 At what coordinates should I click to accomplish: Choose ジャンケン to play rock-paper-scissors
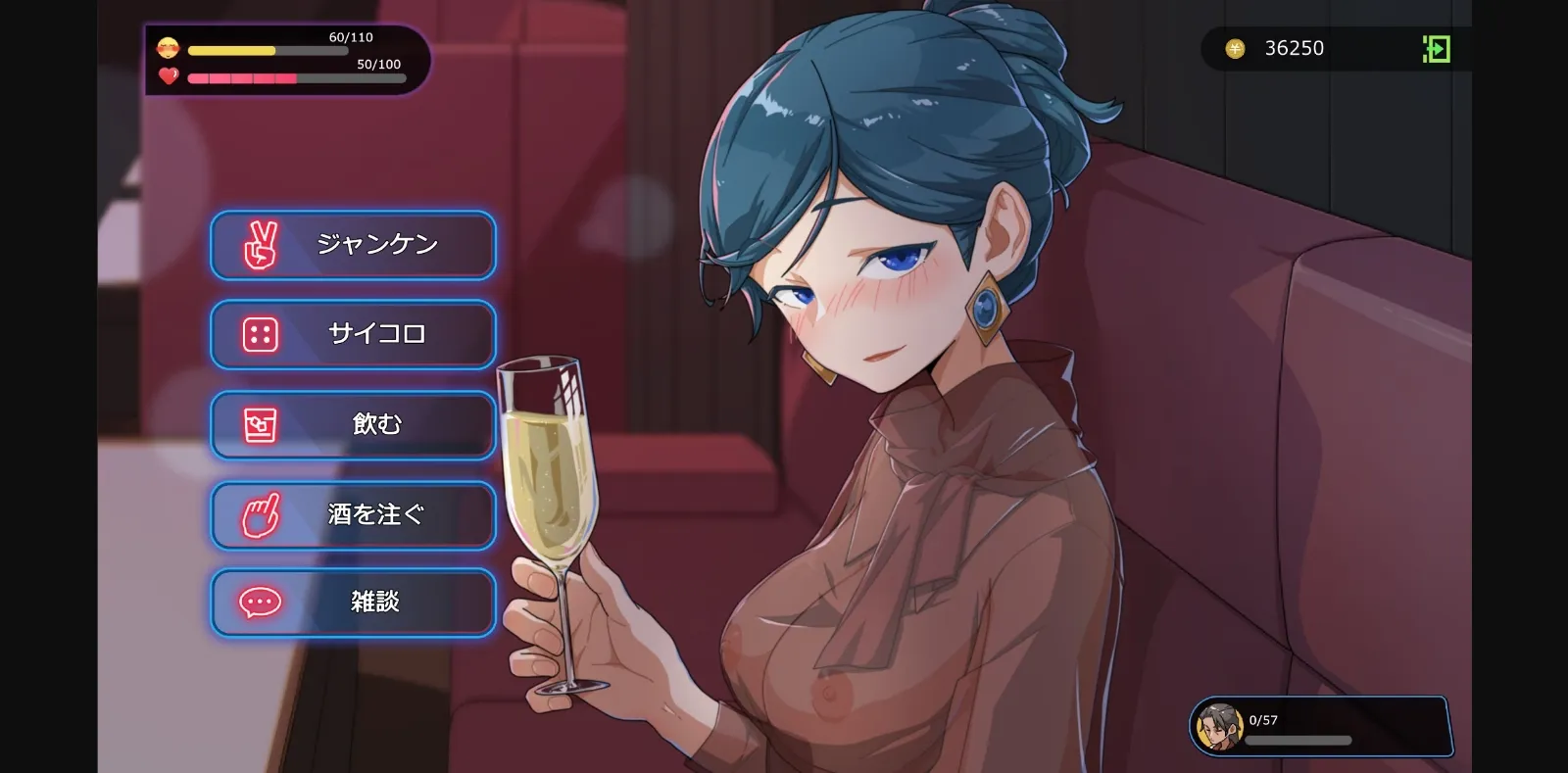coord(377,246)
